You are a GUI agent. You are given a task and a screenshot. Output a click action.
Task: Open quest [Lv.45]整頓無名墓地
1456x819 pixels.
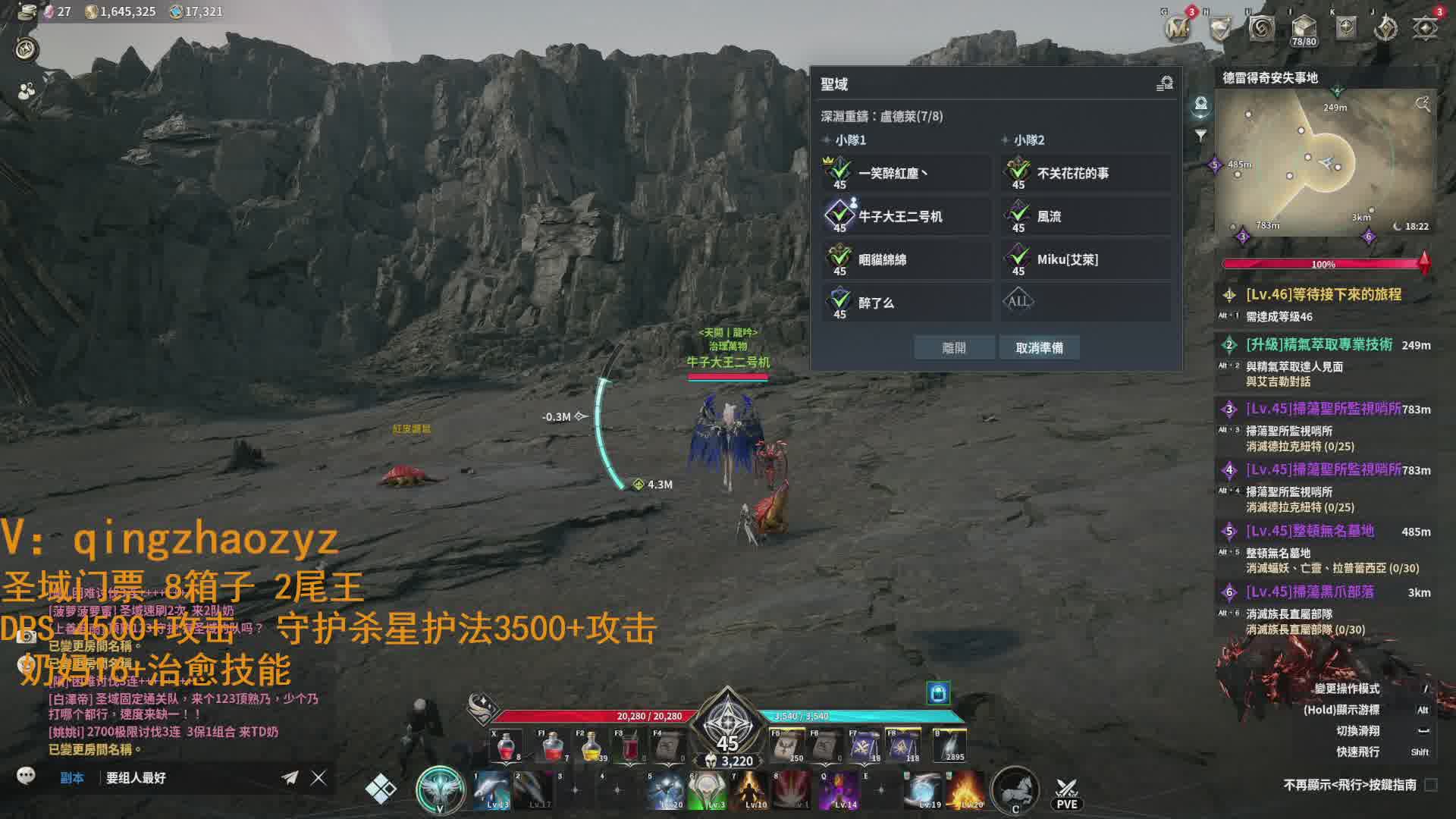(1310, 531)
